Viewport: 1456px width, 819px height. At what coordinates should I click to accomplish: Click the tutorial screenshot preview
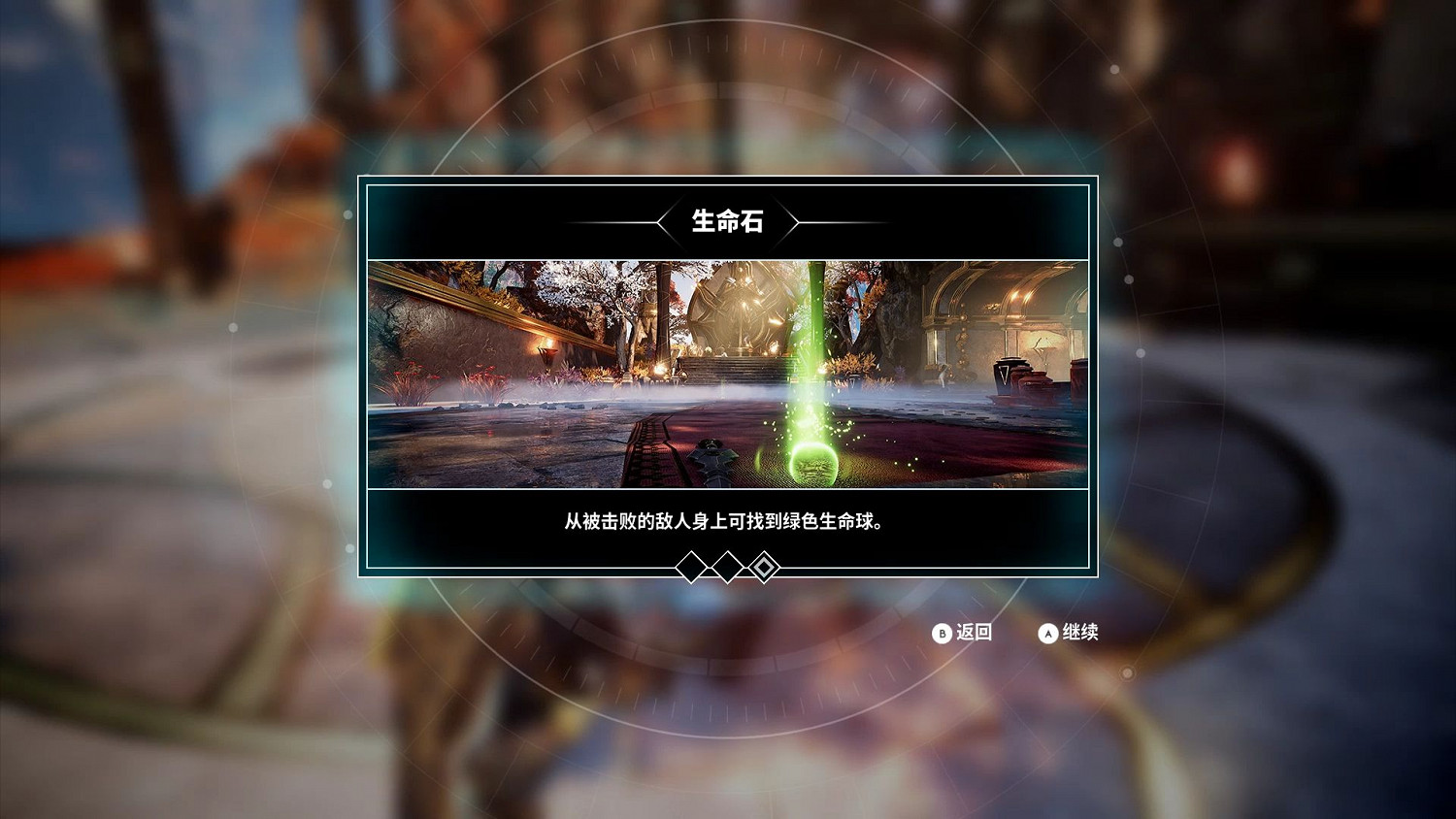(728, 374)
